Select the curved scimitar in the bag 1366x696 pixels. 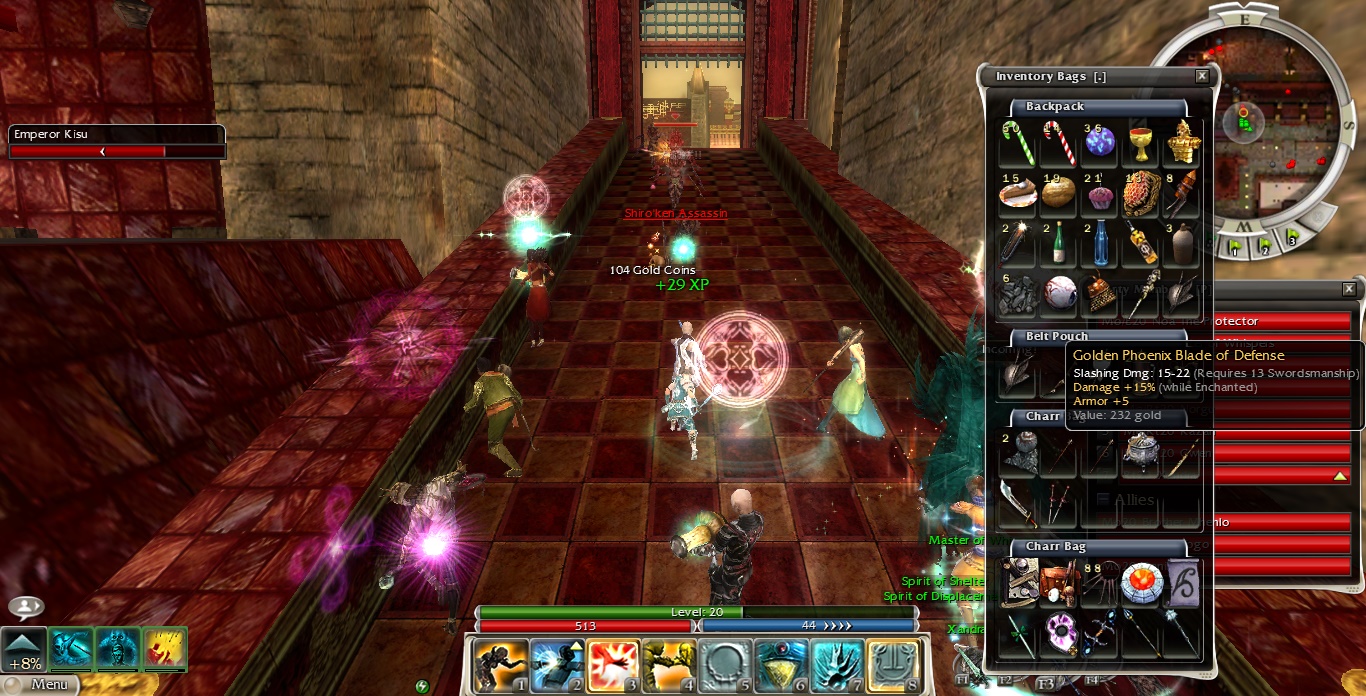tap(1018, 503)
